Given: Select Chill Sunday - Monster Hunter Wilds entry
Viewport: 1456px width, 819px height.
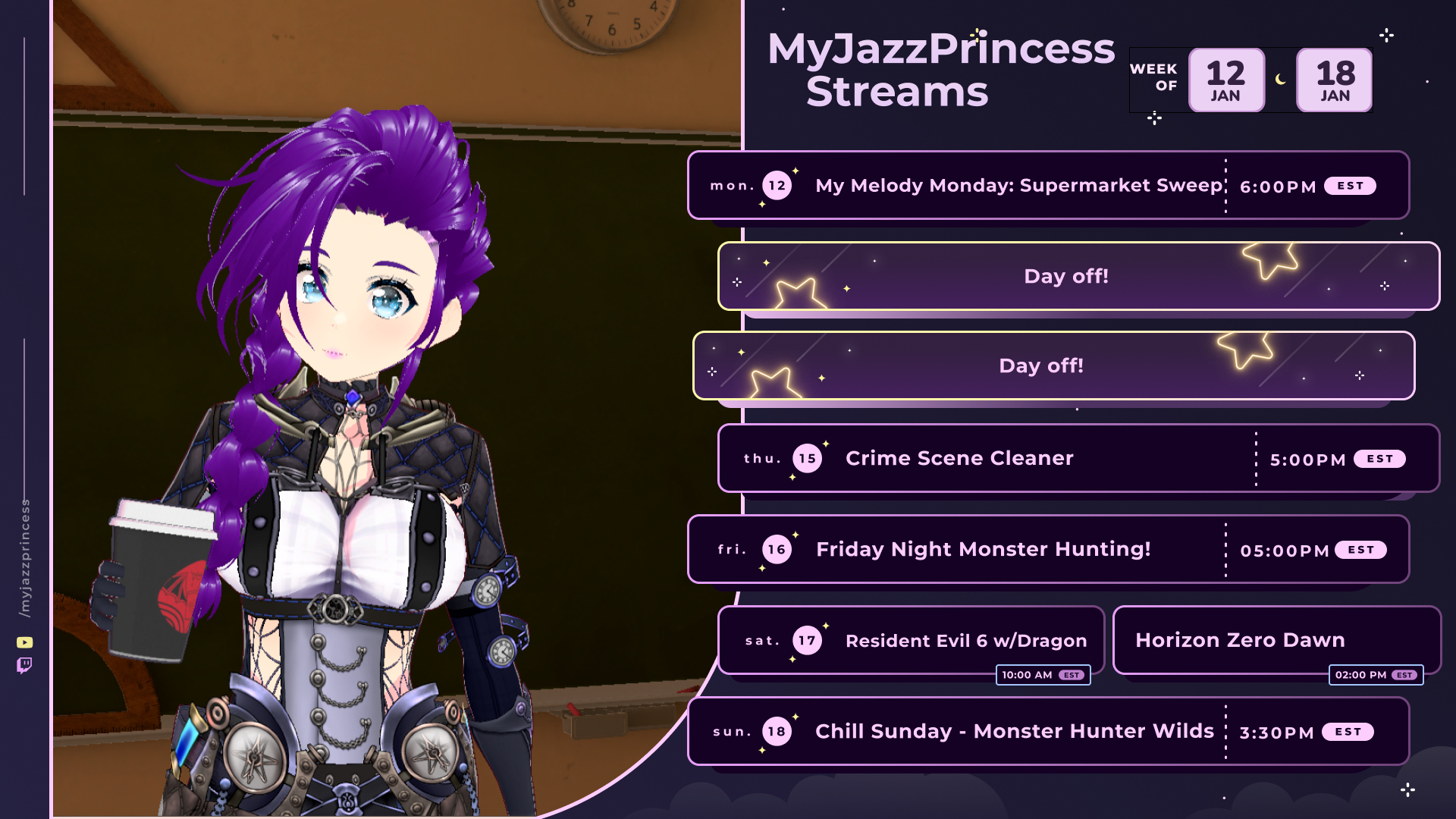Looking at the screenshot, I should (x=1014, y=732).
